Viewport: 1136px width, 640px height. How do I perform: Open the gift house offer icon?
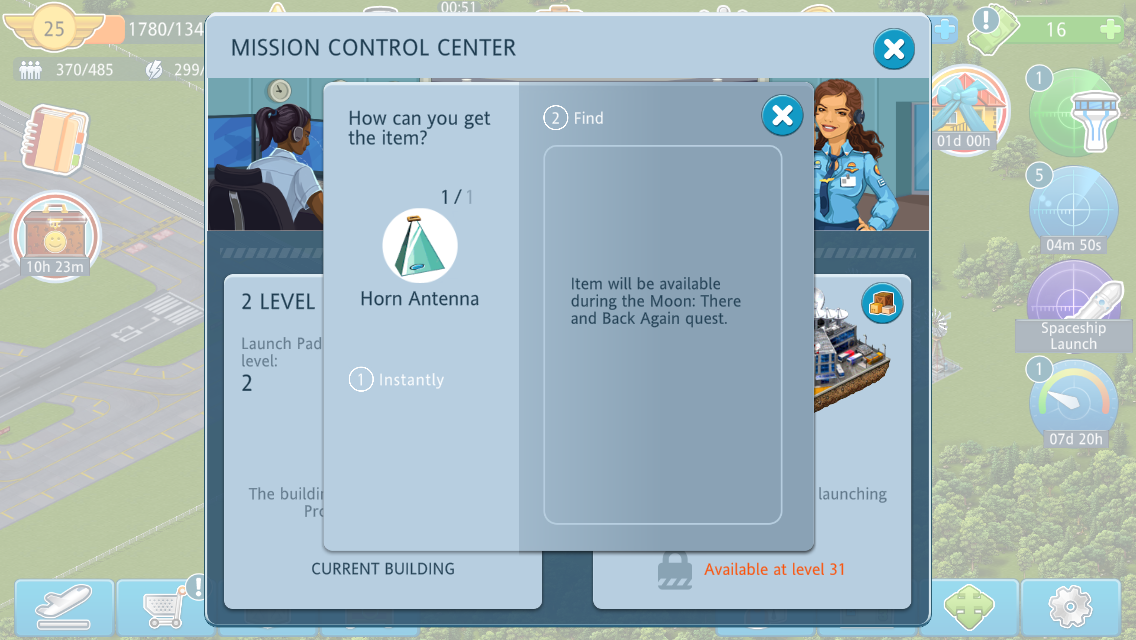pyautogui.click(x=964, y=108)
